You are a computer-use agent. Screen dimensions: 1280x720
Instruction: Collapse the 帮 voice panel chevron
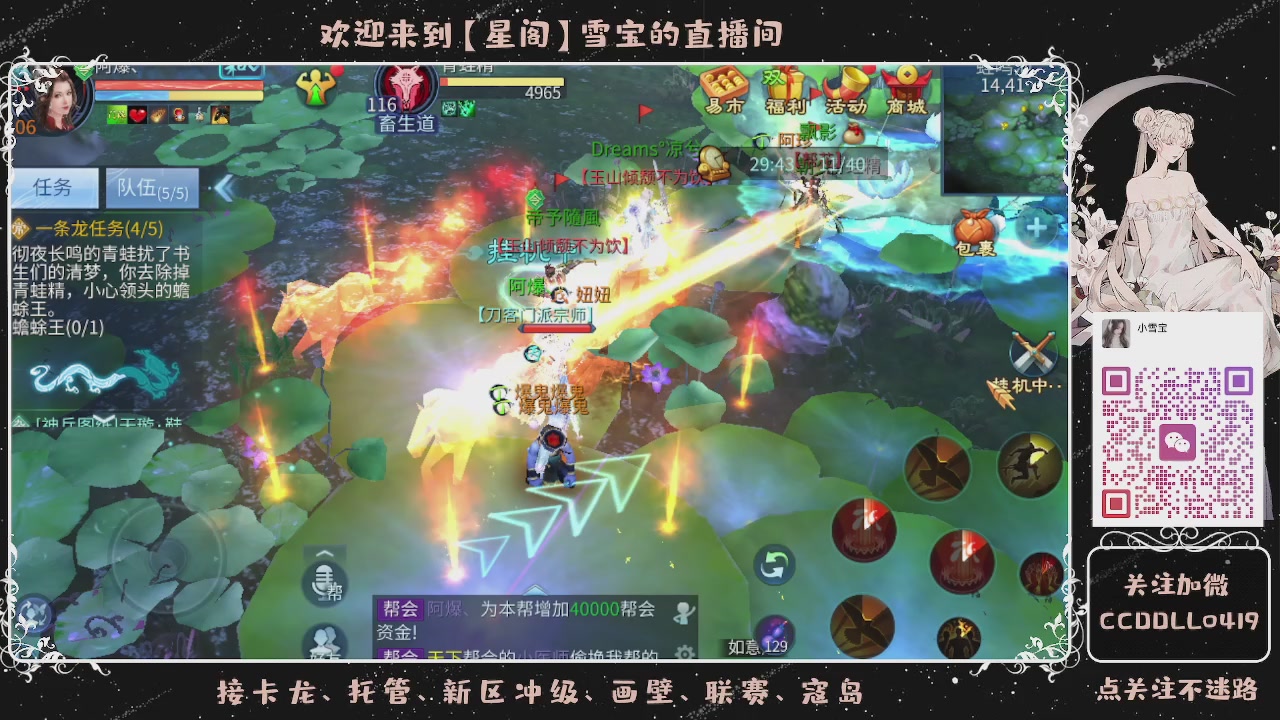point(323,554)
